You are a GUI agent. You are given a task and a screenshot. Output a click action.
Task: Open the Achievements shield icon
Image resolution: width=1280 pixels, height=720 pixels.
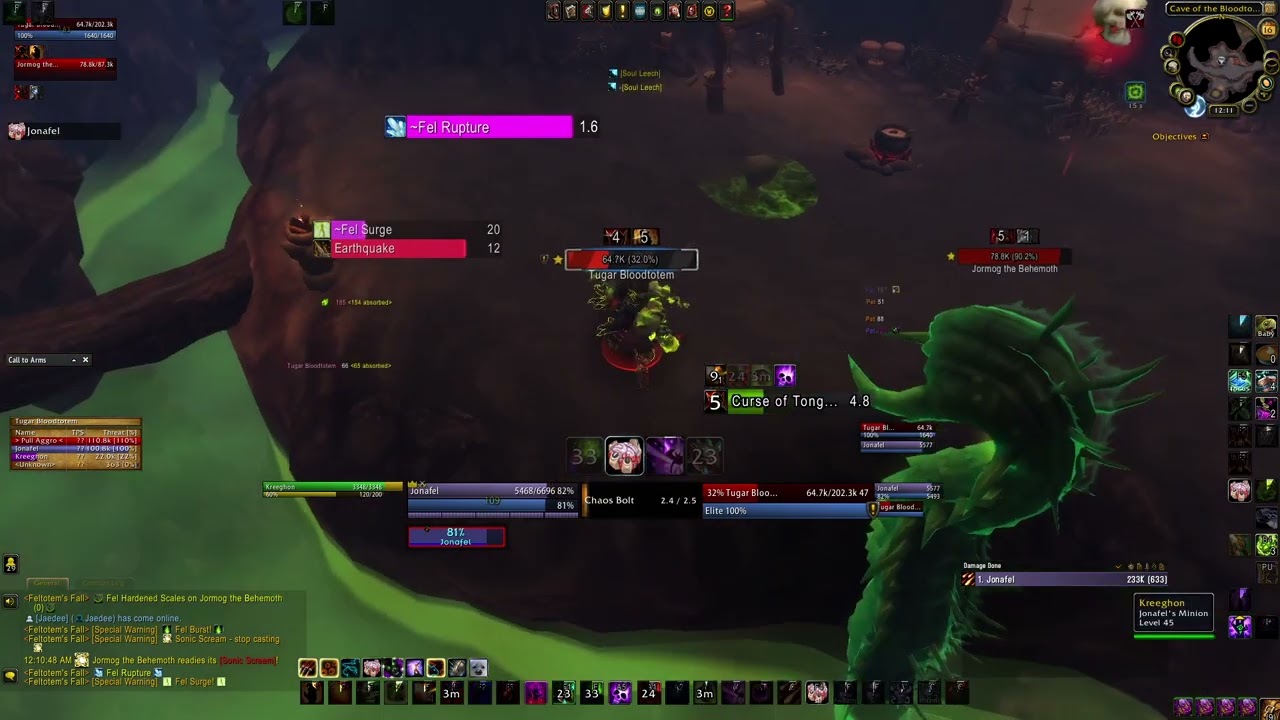[604, 11]
